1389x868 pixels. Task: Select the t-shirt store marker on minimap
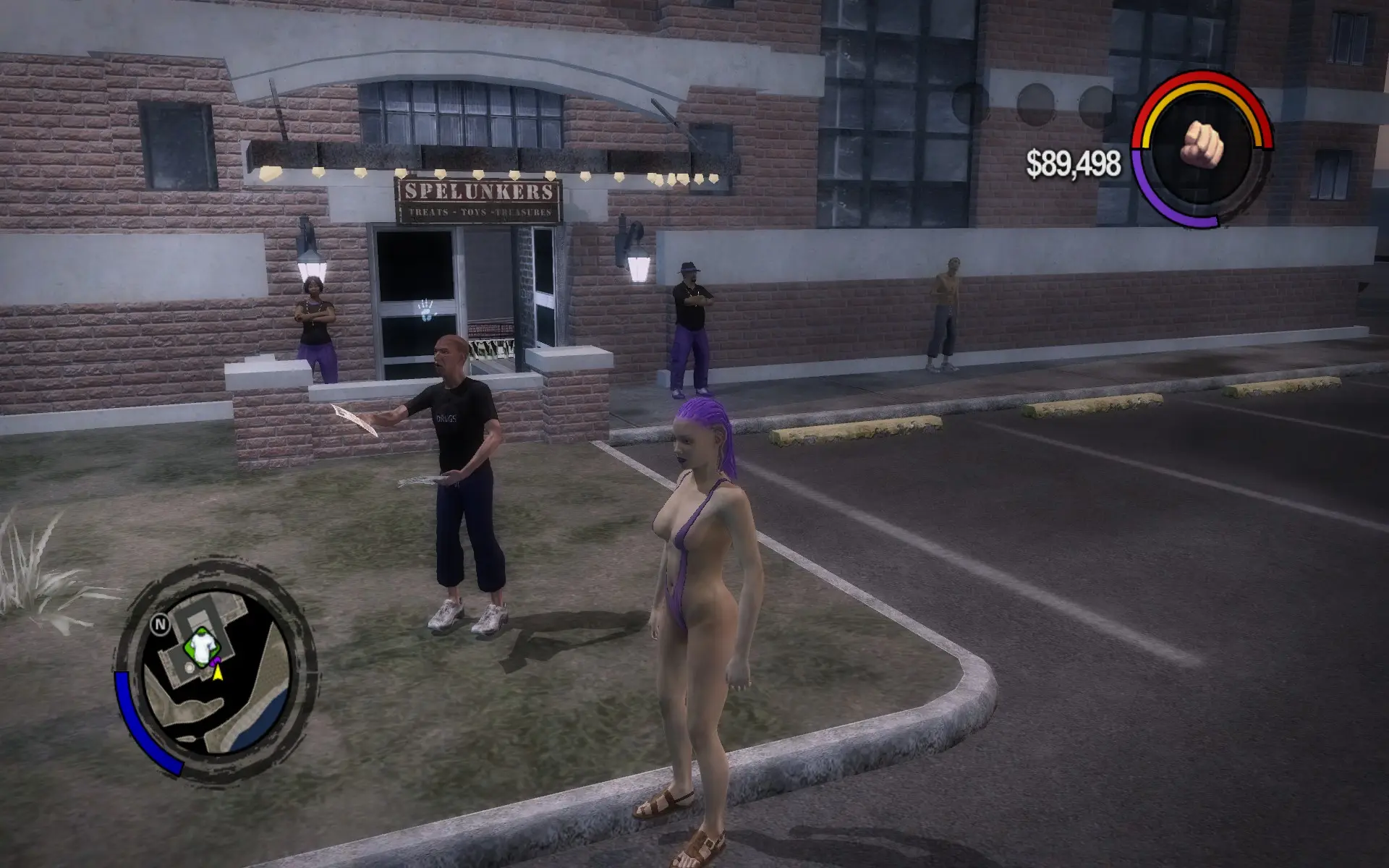click(201, 646)
